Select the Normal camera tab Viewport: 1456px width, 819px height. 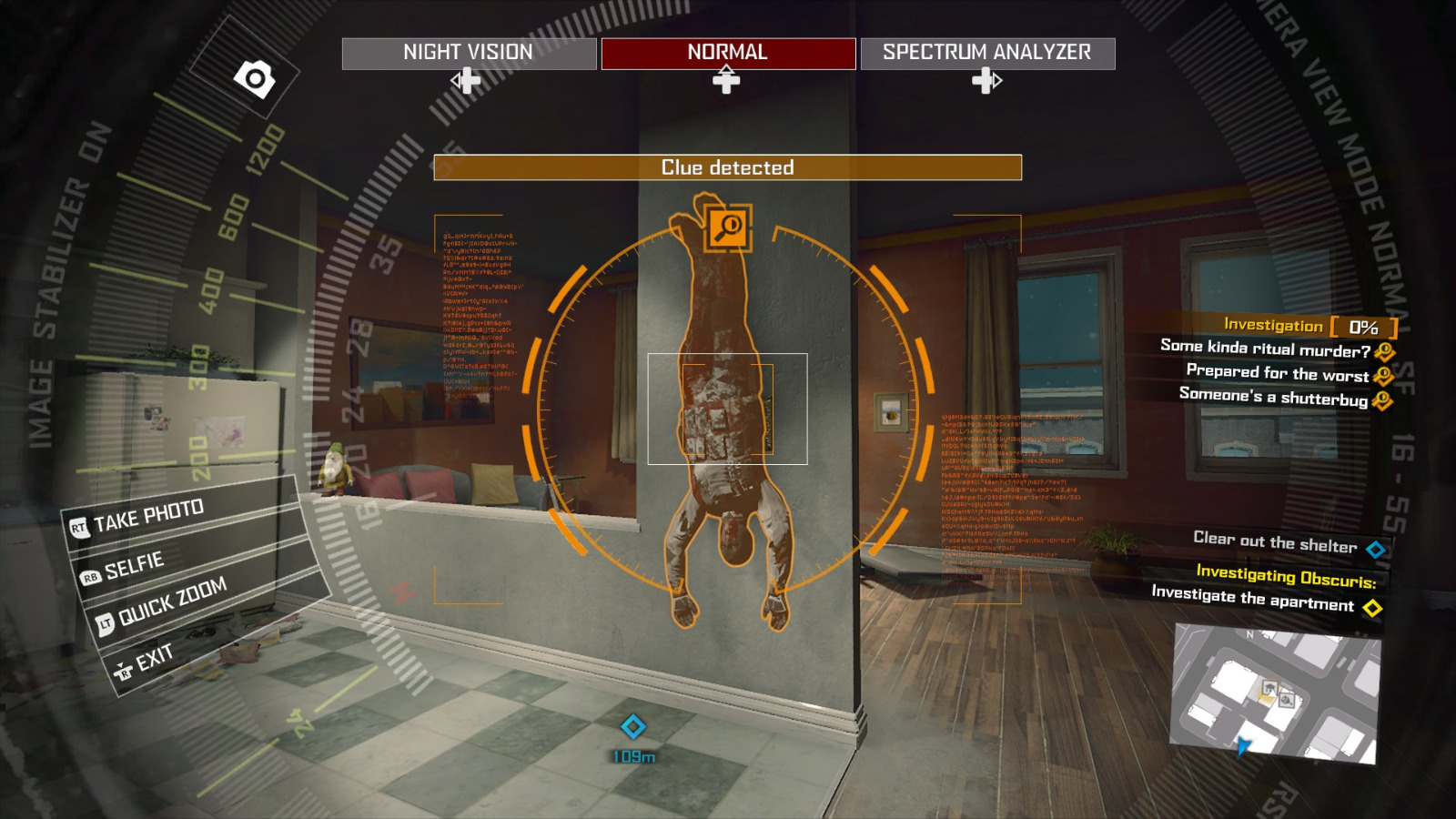coord(726,53)
